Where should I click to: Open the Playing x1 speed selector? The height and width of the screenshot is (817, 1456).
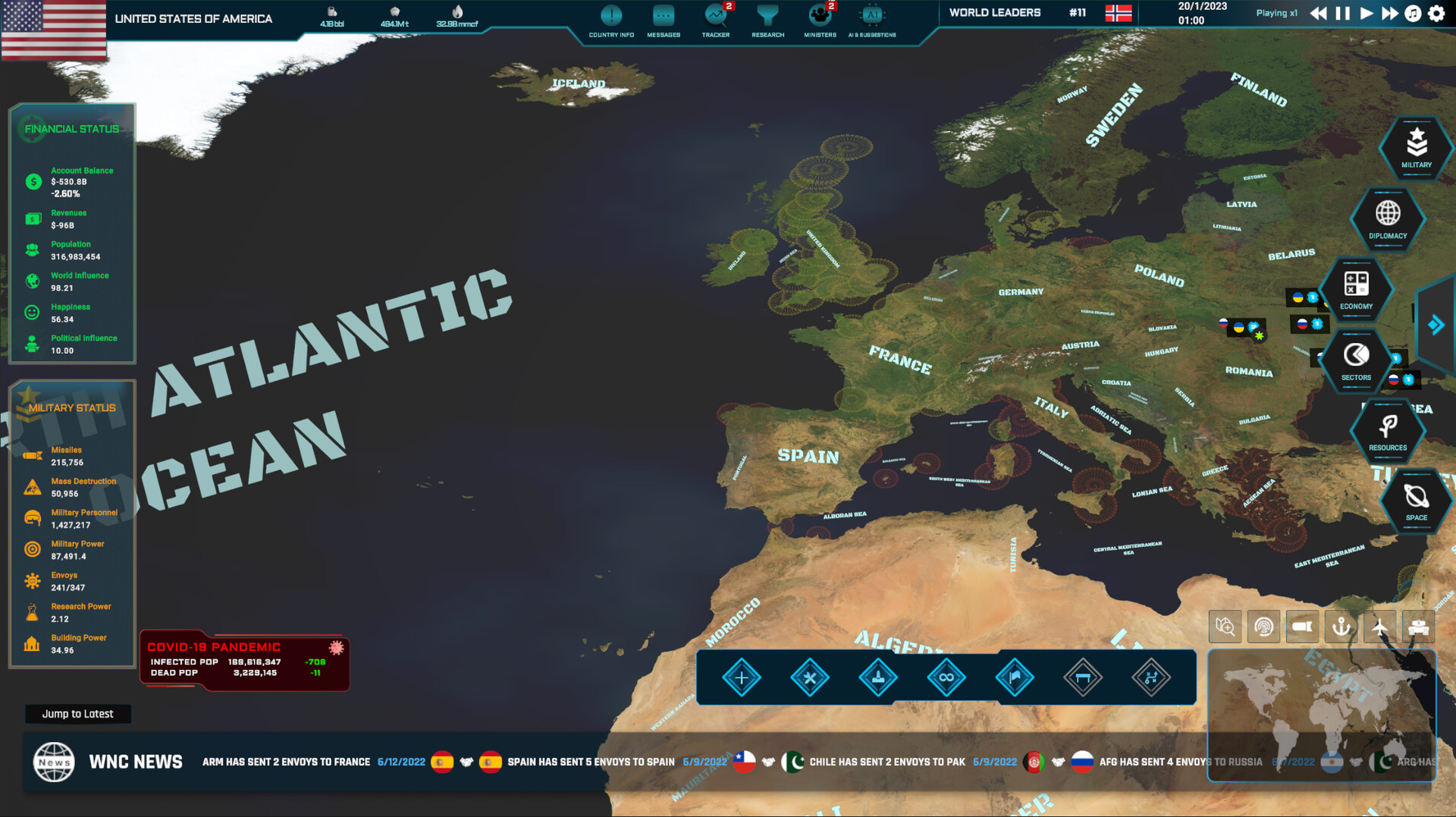pyautogui.click(x=1276, y=13)
